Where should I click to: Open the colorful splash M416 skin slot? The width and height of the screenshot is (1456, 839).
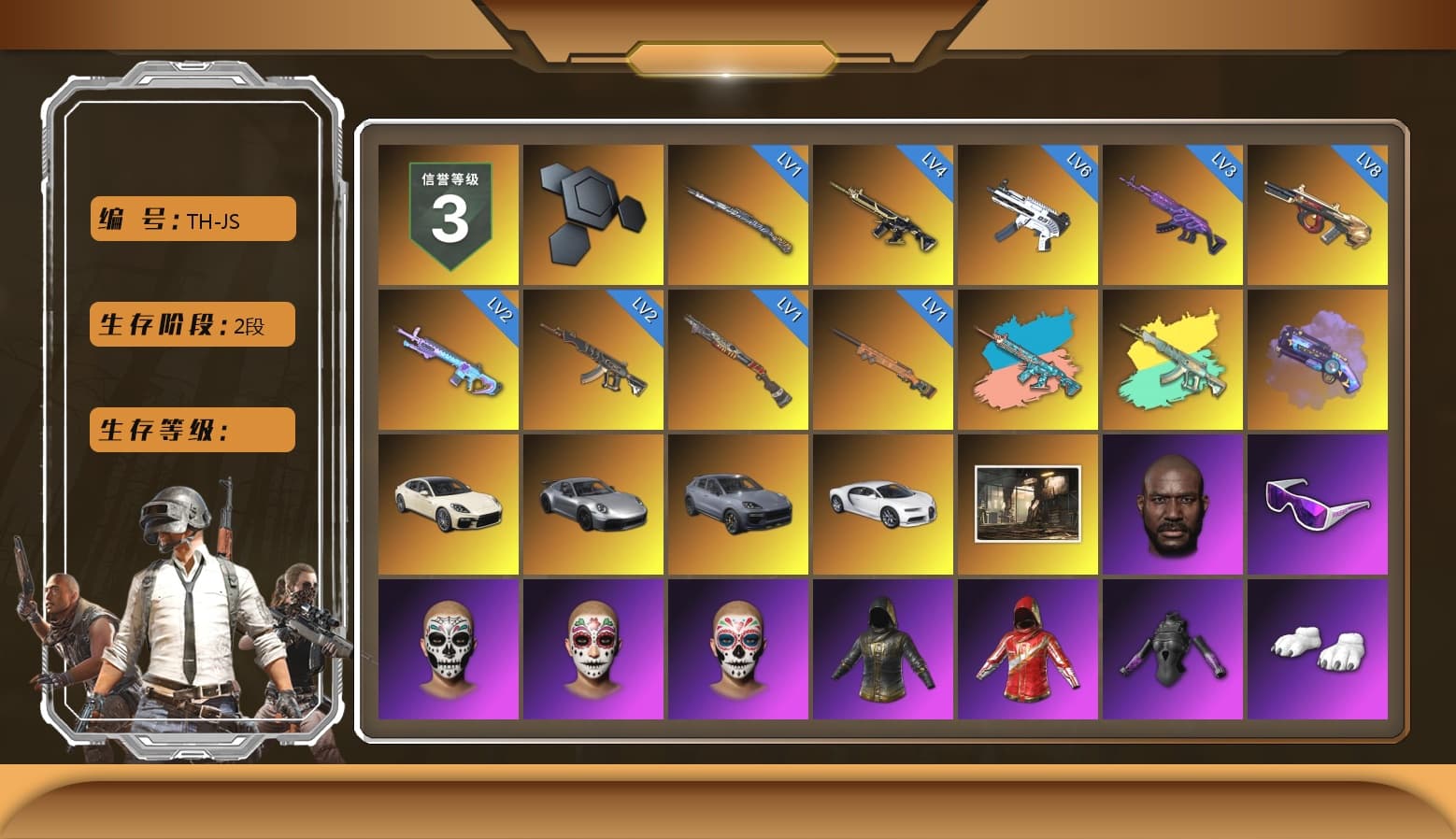[1027, 360]
